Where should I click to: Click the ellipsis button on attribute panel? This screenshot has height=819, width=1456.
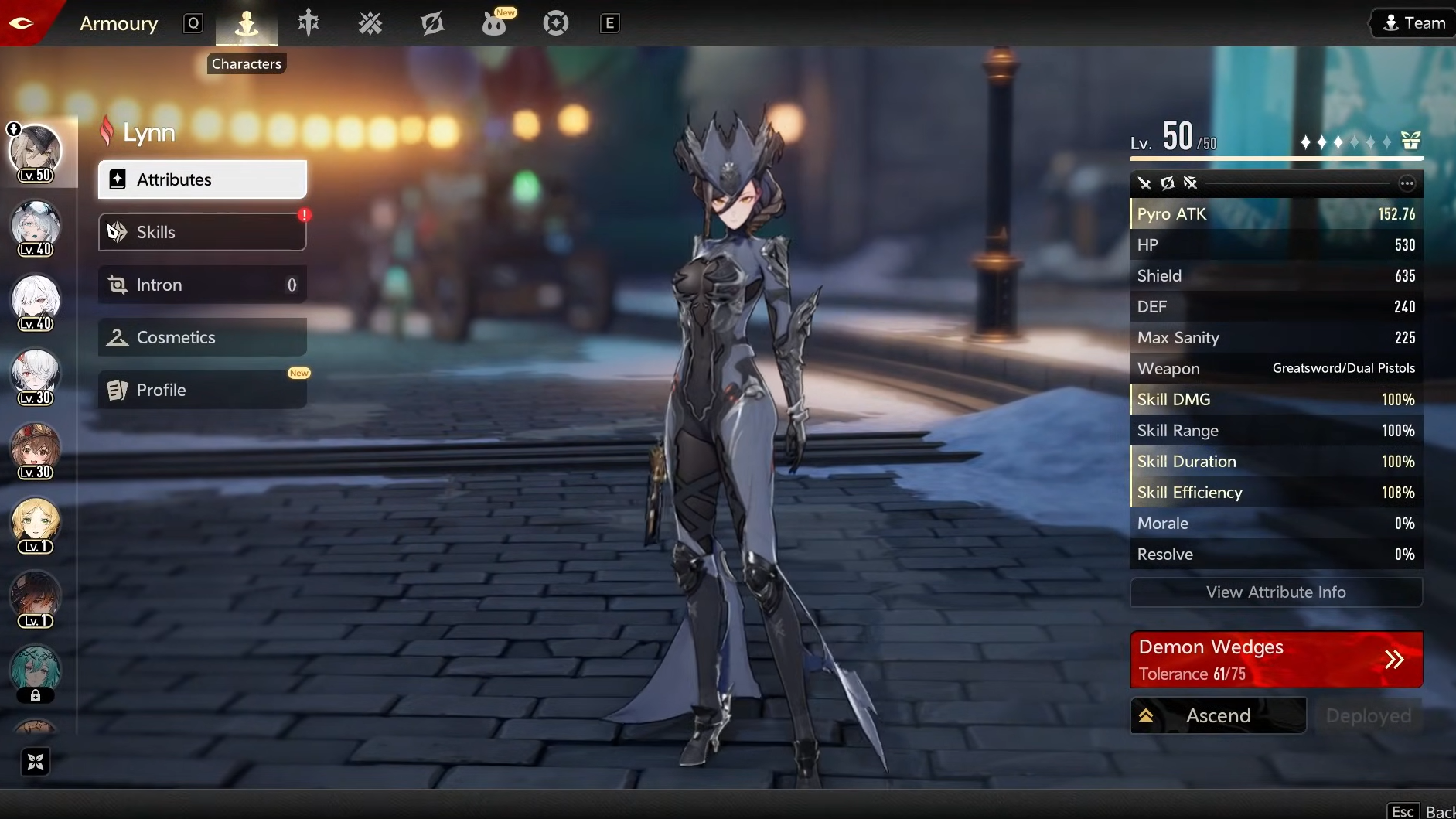[x=1407, y=183]
